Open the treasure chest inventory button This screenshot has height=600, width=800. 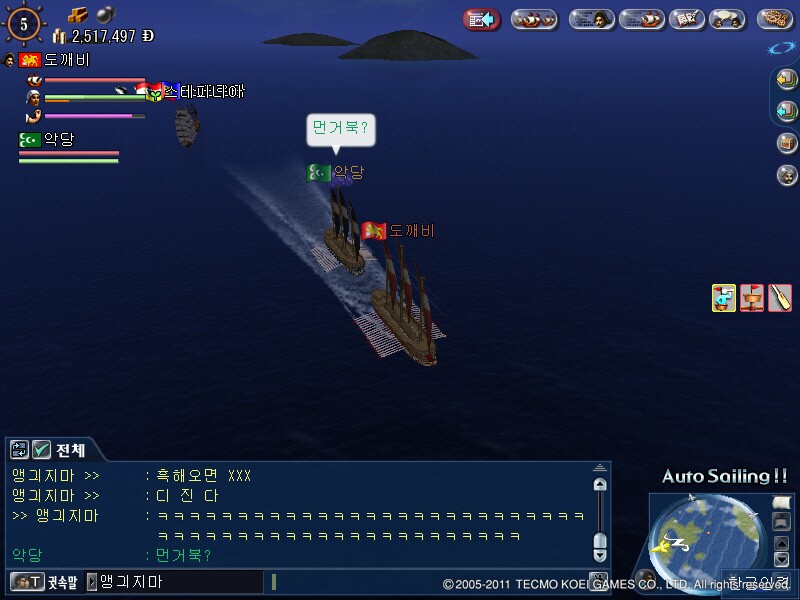click(787, 143)
